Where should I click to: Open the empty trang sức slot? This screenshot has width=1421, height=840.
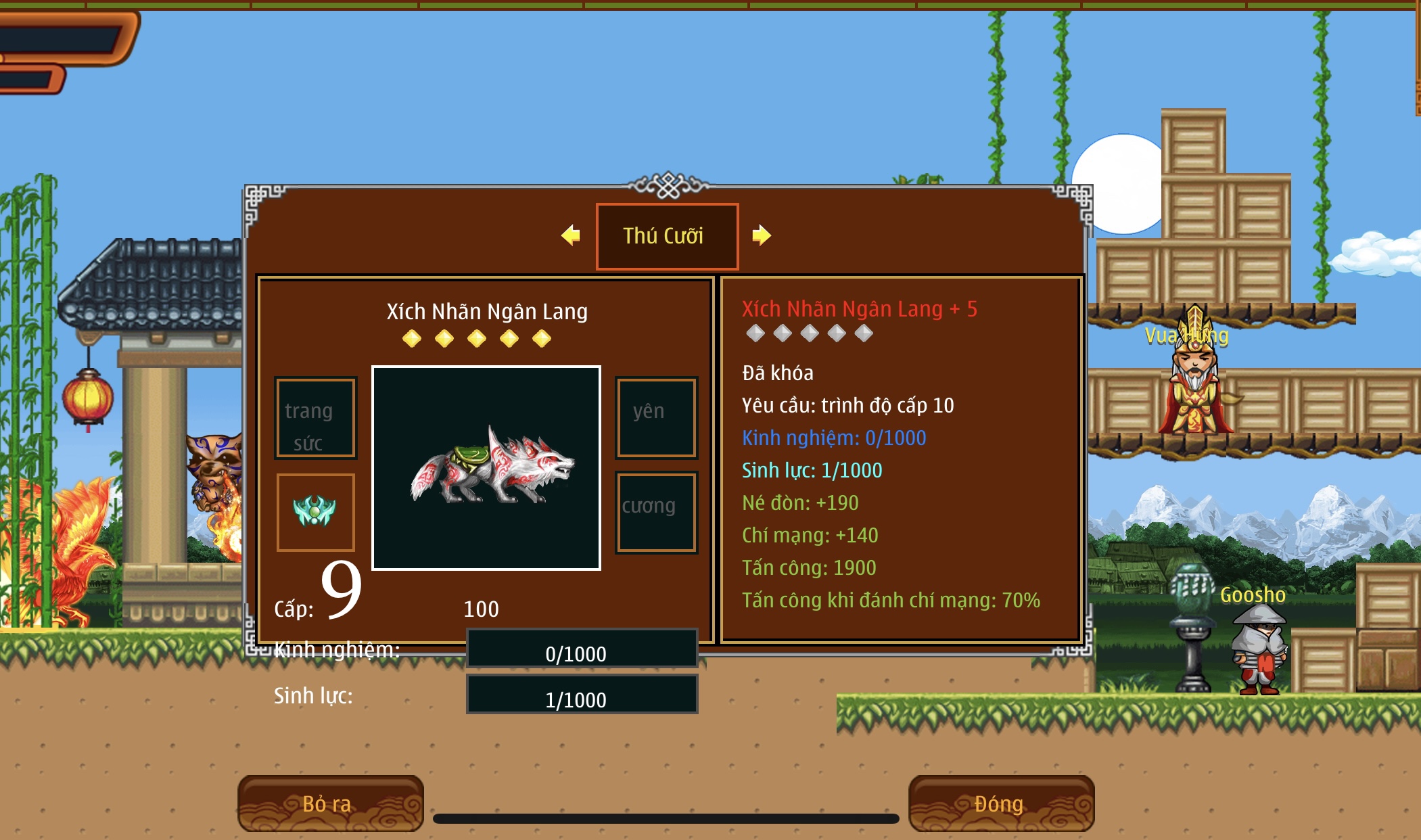click(x=315, y=418)
